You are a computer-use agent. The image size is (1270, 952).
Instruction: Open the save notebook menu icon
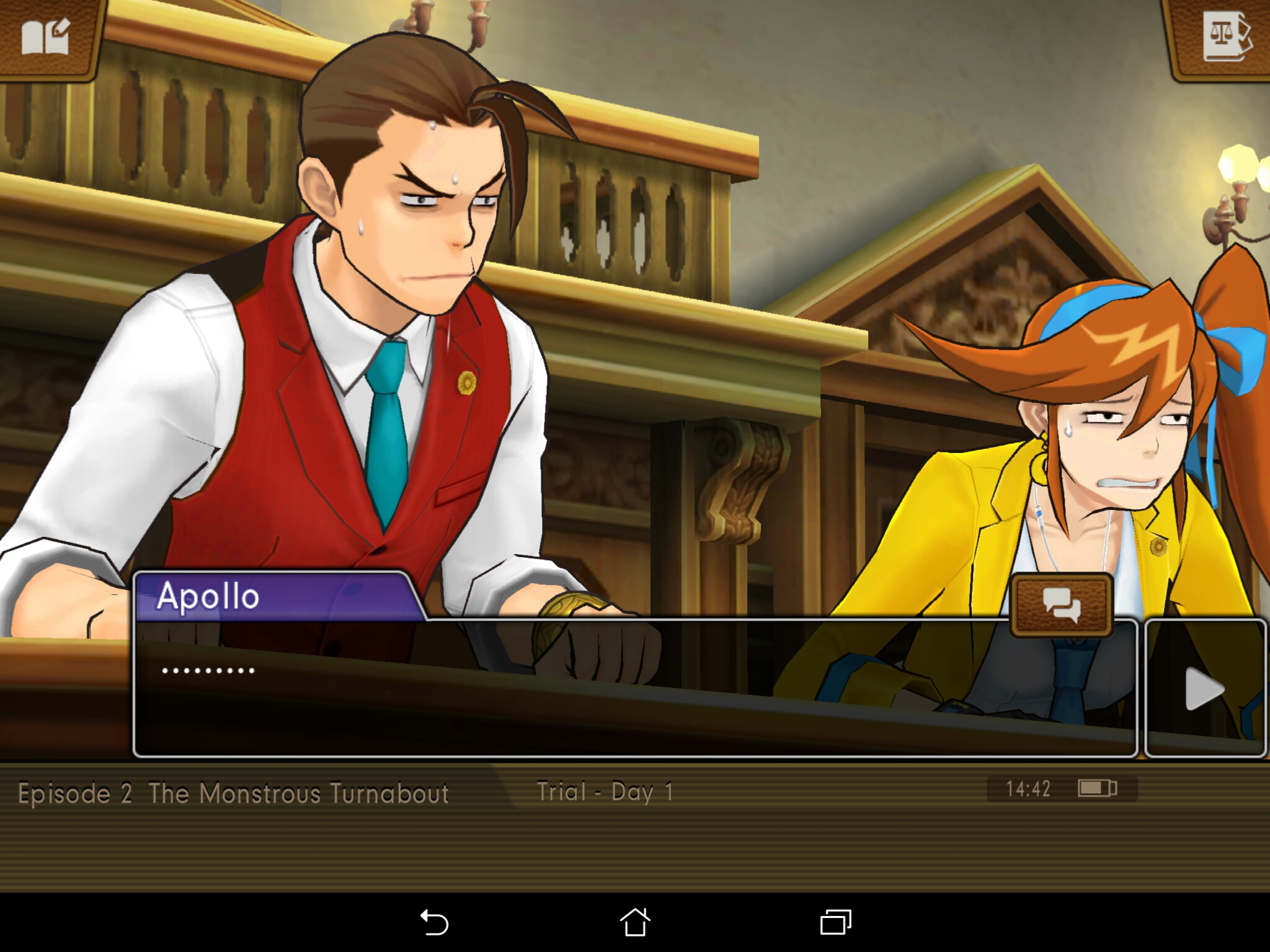(x=46, y=37)
